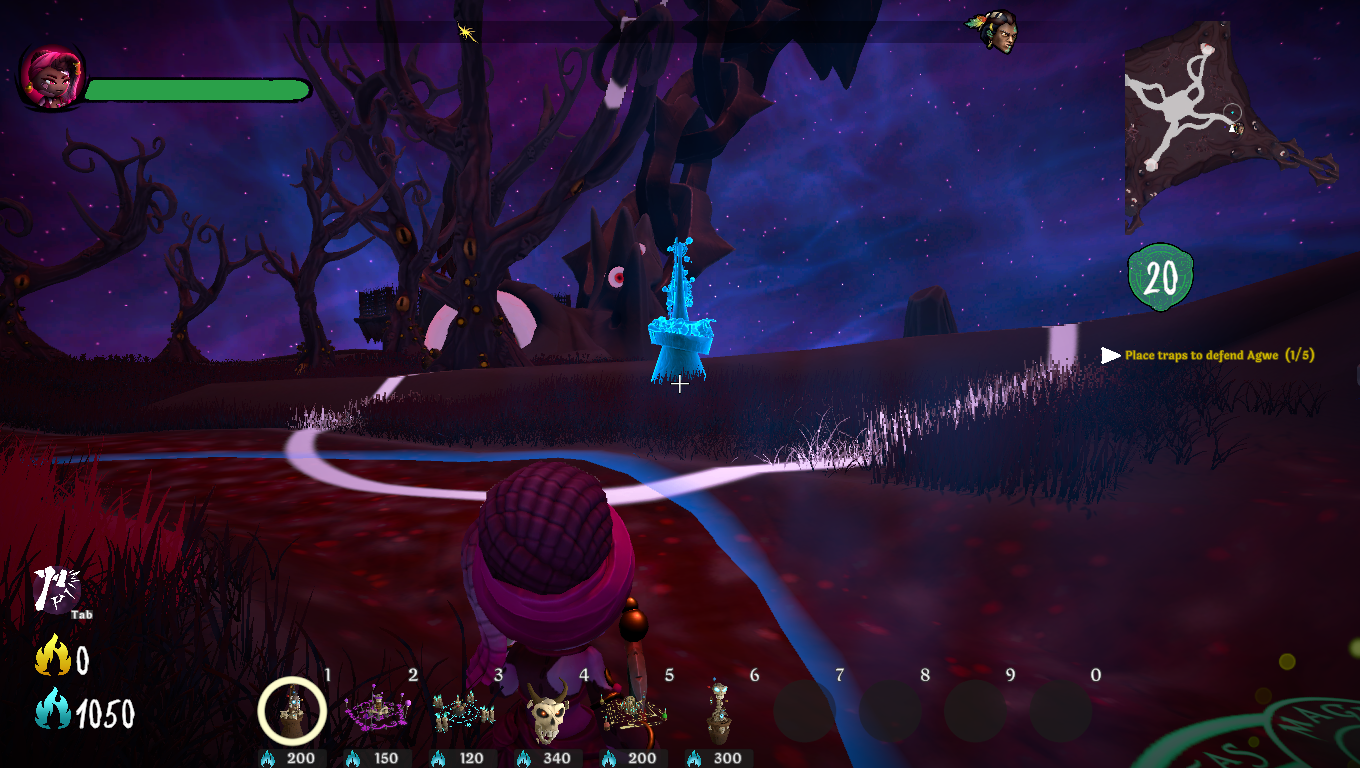The image size is (1360, 768).
Task: Select the cyan candle circle trap costing 120
Action: coord(463,711)
